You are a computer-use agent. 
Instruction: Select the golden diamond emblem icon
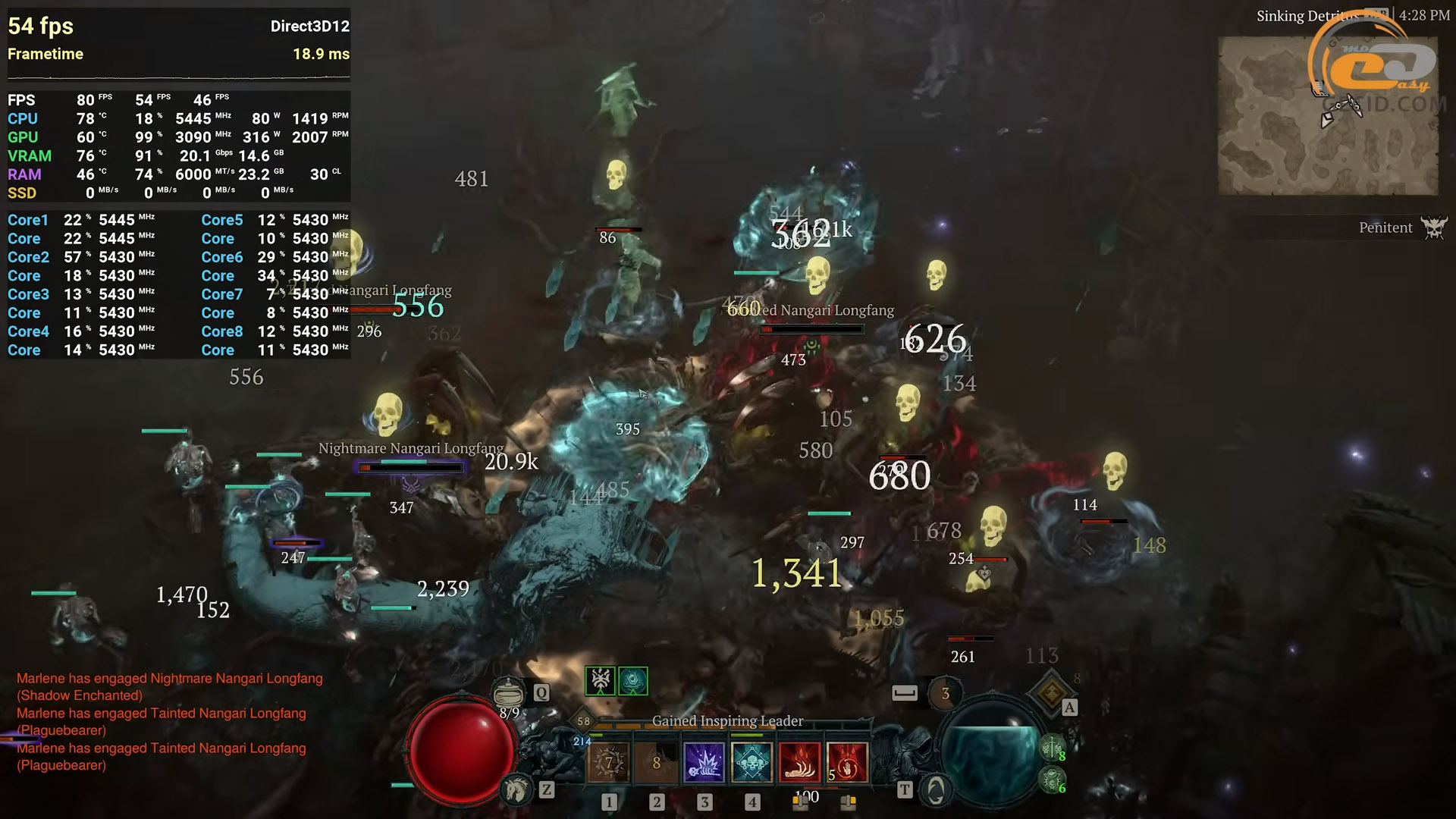(1052, 692)
